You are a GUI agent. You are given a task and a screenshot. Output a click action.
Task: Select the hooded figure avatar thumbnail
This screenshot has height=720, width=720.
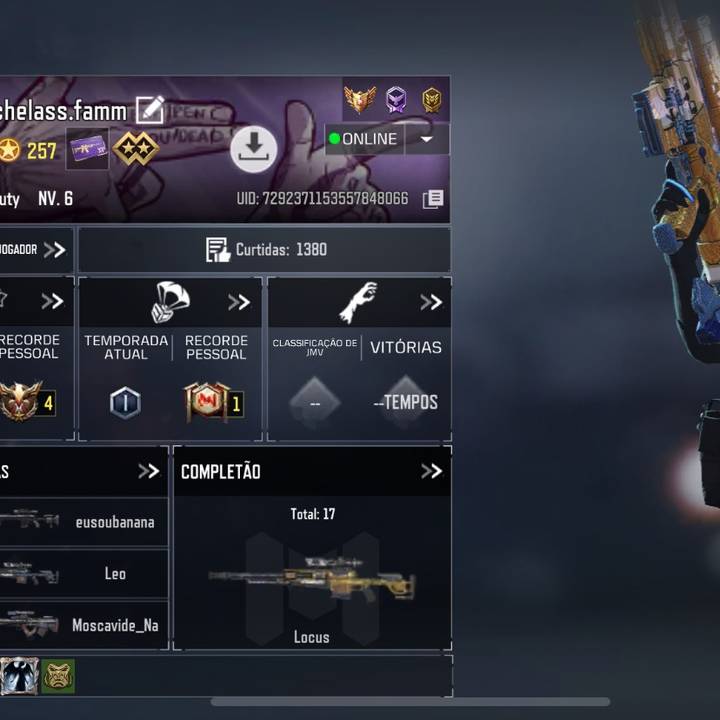(19, 677)
